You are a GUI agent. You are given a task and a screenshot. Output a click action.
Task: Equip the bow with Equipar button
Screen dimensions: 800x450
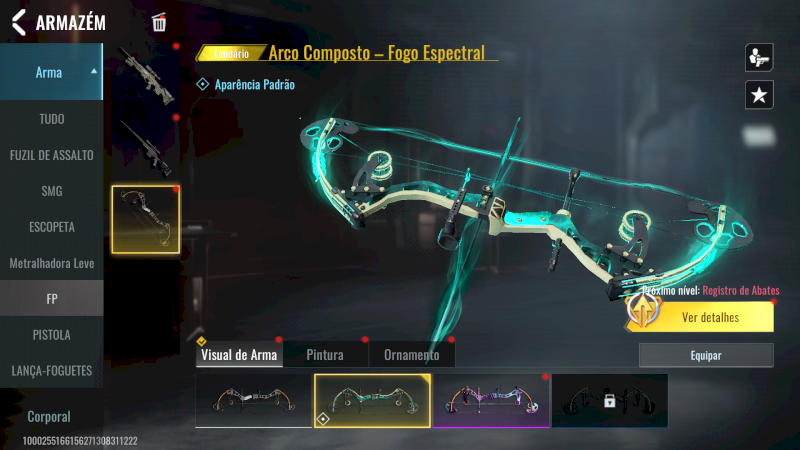(706, 355)
